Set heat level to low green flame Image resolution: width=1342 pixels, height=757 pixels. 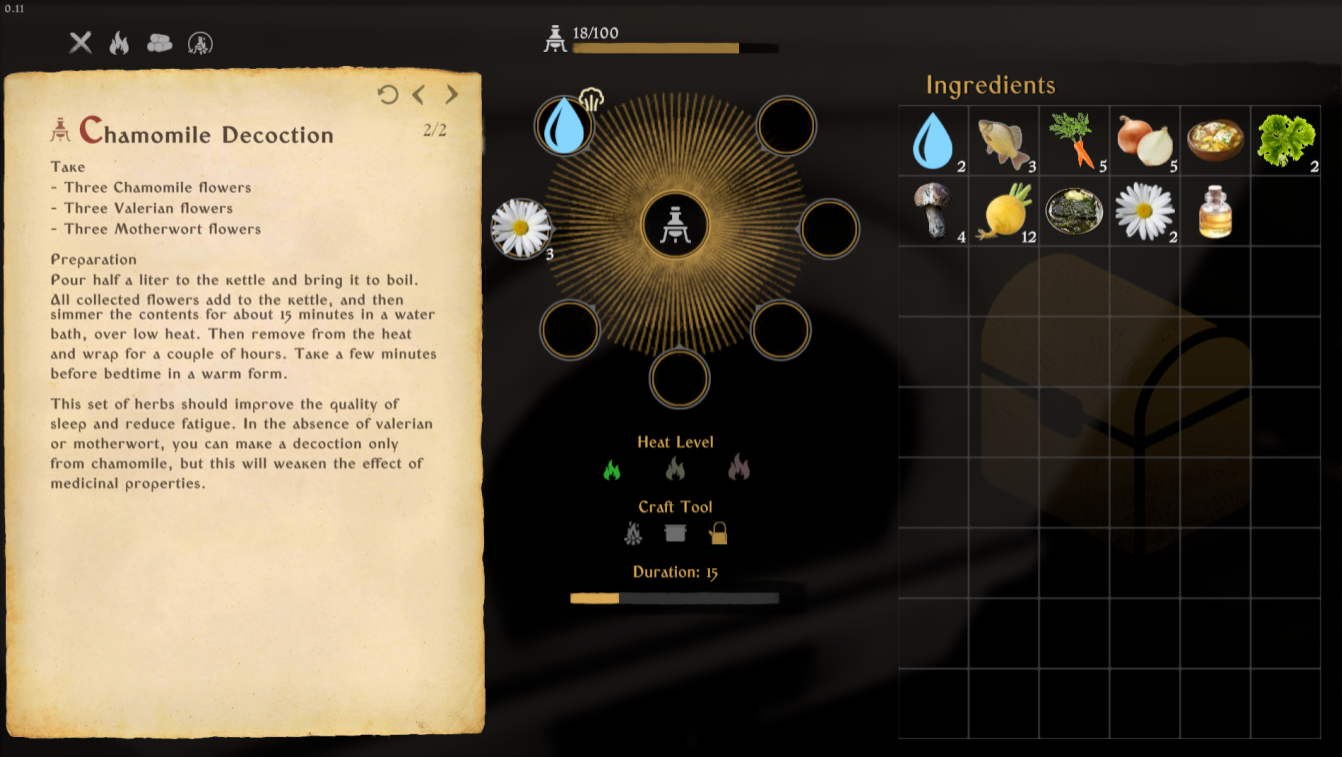pyautogui.click(x=611, y=469)
